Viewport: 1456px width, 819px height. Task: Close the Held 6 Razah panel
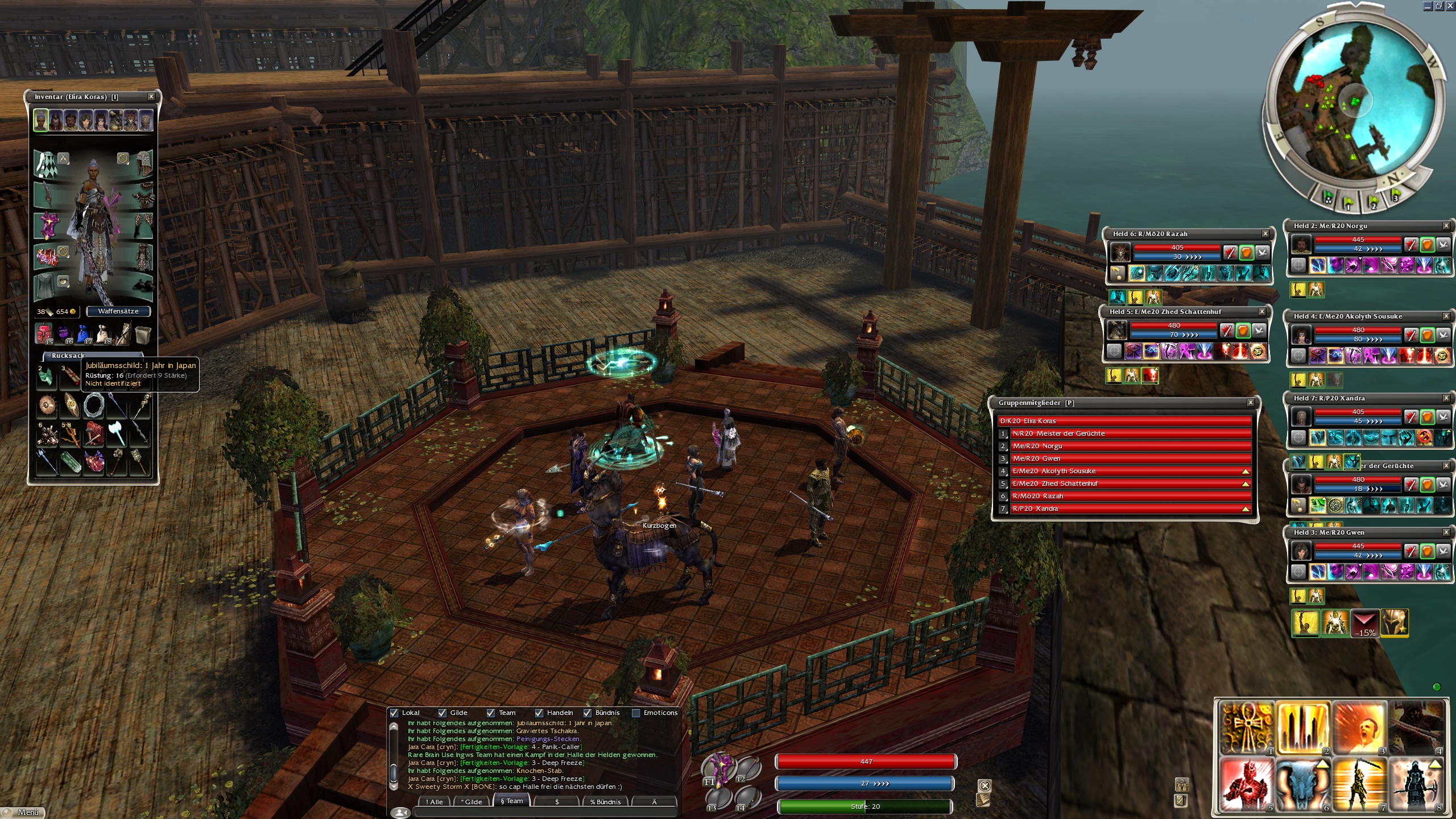click(x=1265, y=234)
